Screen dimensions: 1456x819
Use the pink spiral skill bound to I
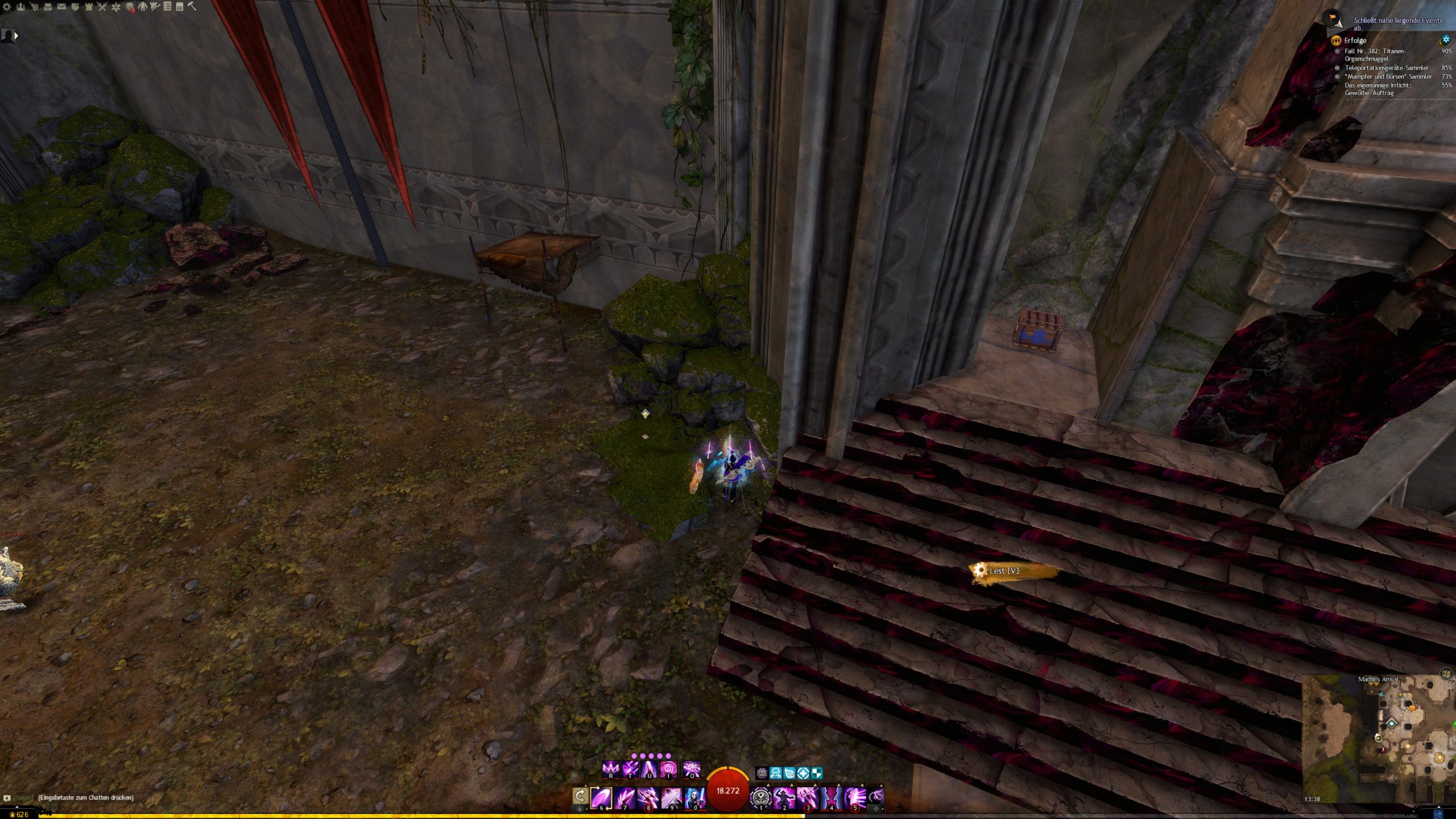coord(668,770)
